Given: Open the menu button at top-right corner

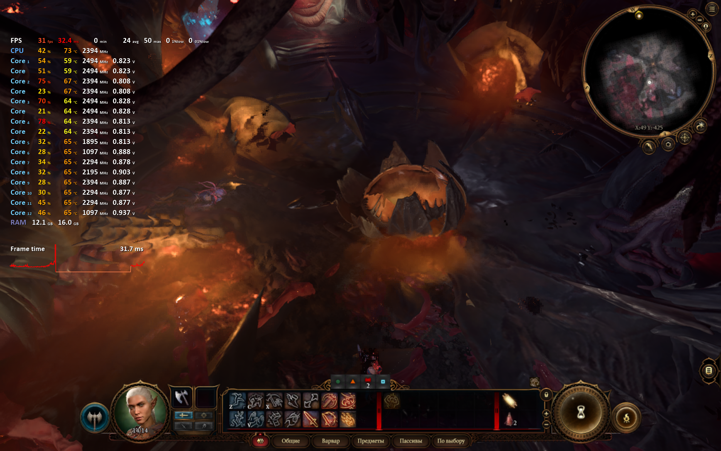Looking at the screenshot, I should (712, 8).
